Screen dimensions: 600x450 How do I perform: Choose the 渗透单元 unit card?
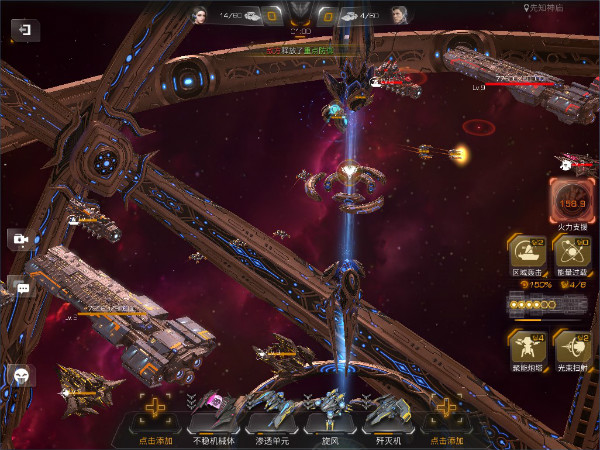268,415
